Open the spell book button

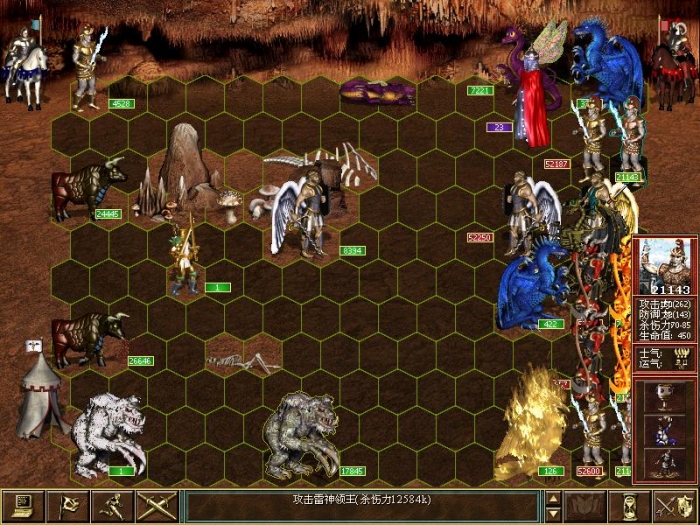[x=585, y=507]
